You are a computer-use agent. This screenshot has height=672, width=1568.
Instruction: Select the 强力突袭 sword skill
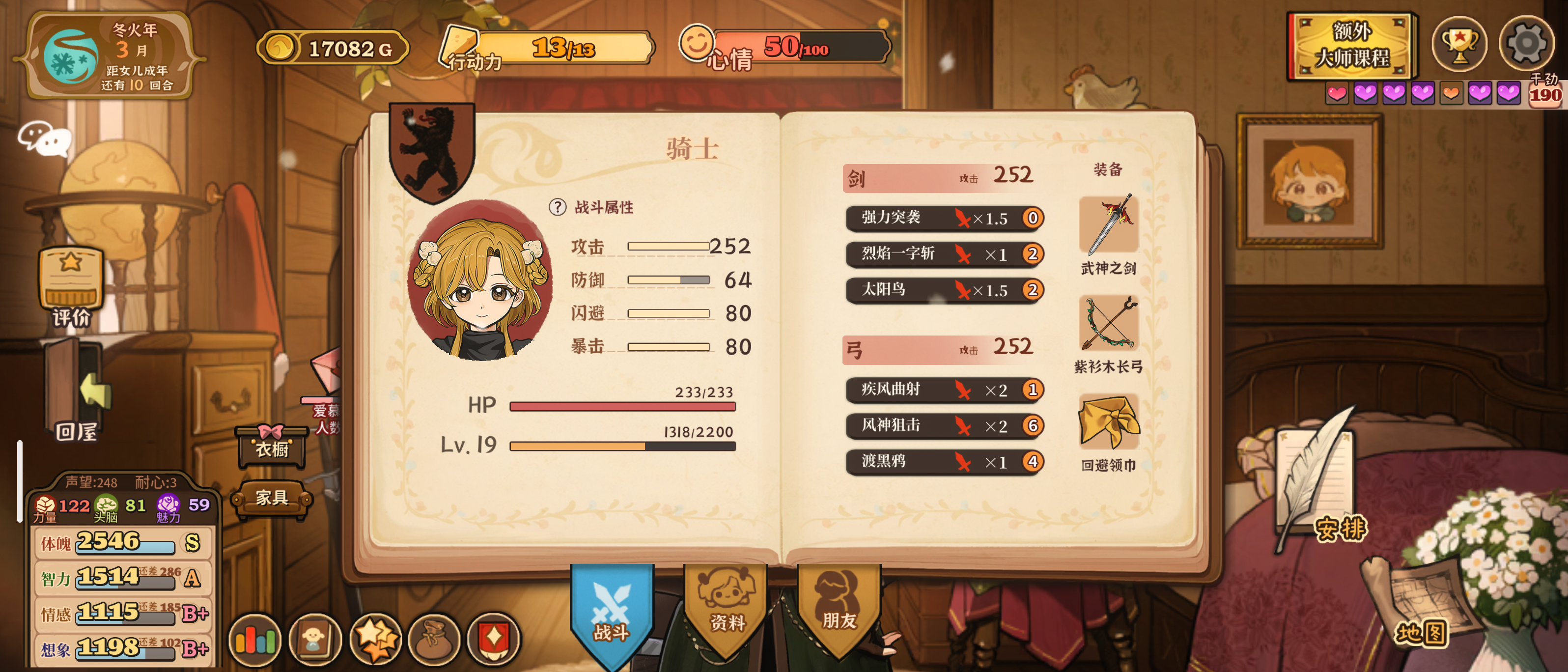(x=944, y=218)
